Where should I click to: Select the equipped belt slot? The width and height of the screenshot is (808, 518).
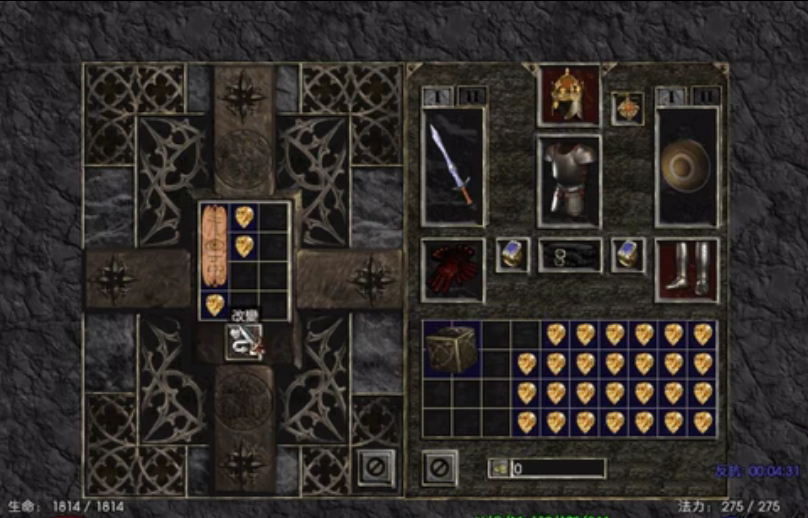(569, 256)
